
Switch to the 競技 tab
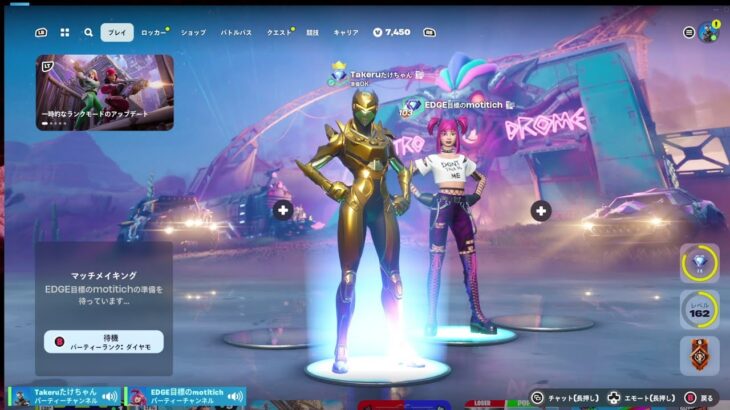[x=313, y=32]
